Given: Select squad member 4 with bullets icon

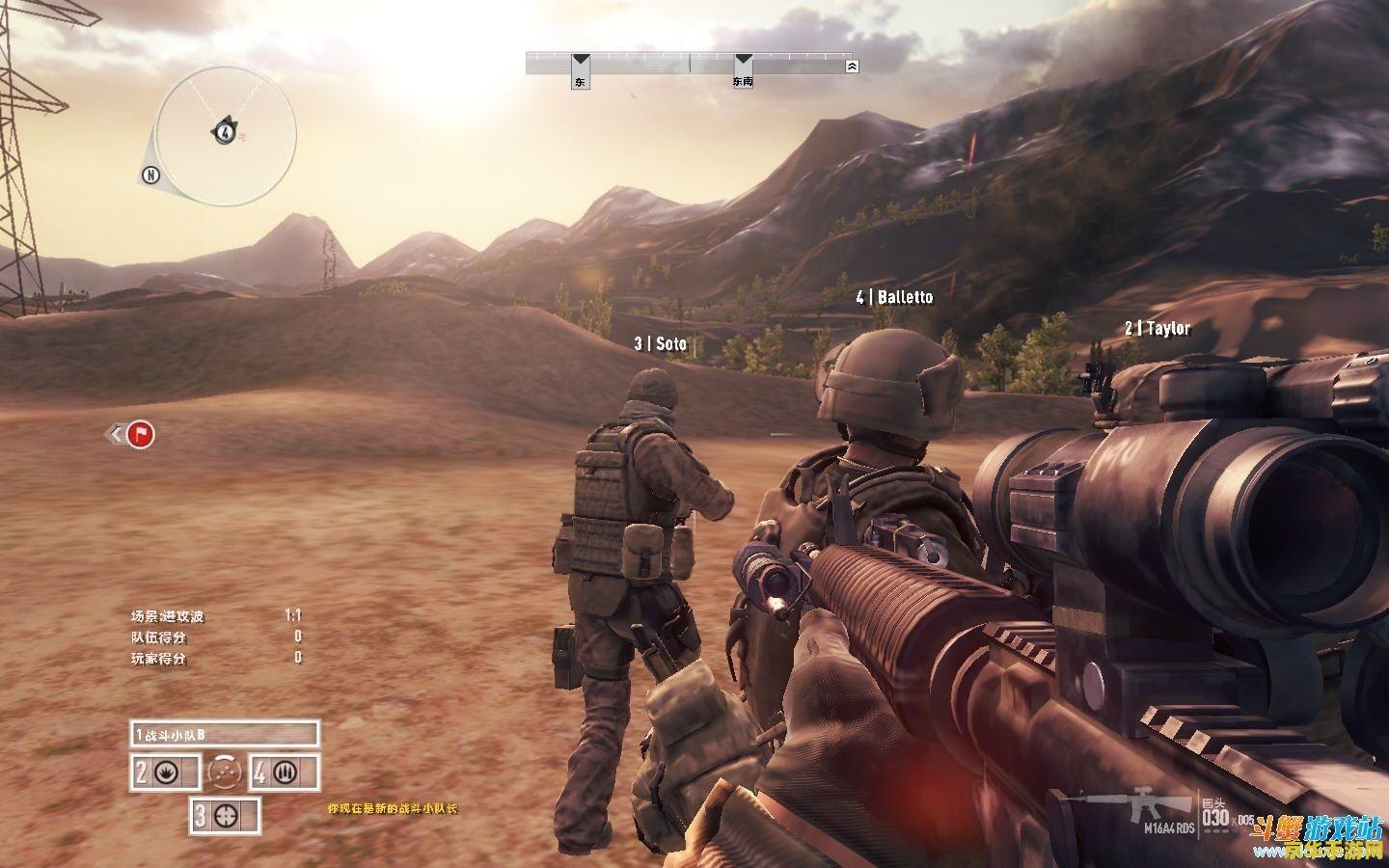Looking at the screenshot, I should 284,773.
